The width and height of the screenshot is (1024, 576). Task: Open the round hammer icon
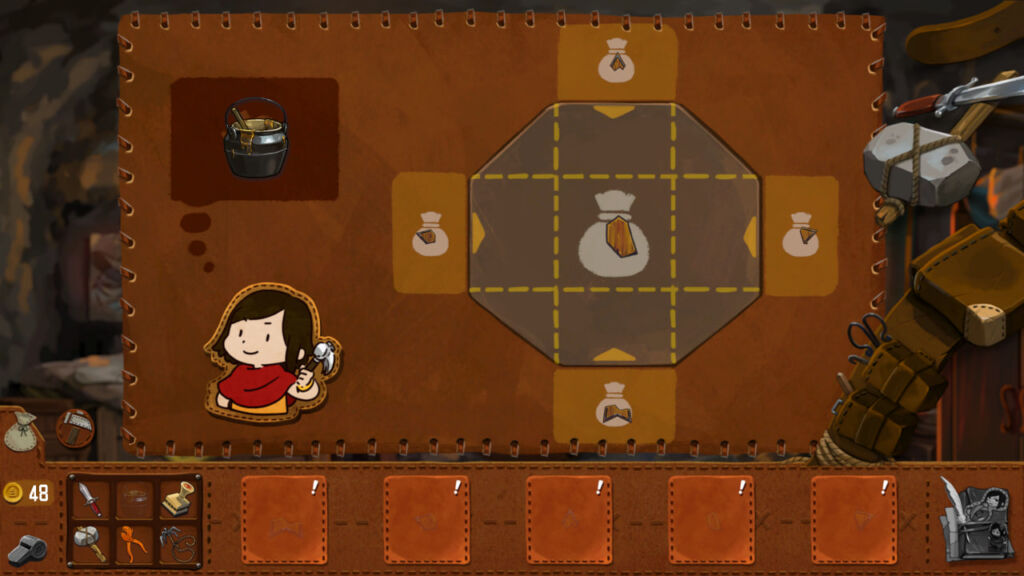coord(75,428)
